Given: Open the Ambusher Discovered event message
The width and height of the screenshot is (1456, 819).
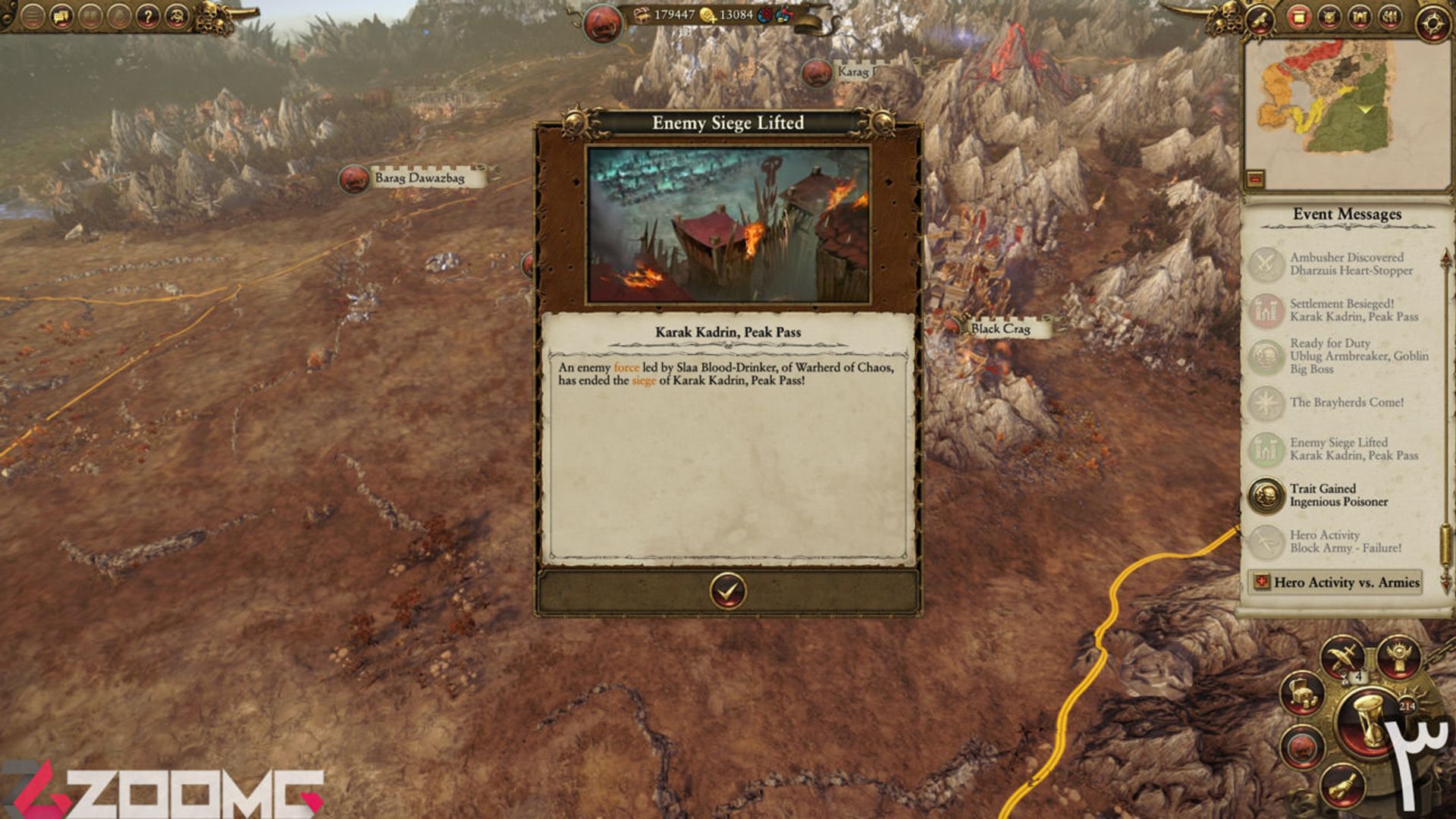Looking at the screenshot, I should point(1351,264).
